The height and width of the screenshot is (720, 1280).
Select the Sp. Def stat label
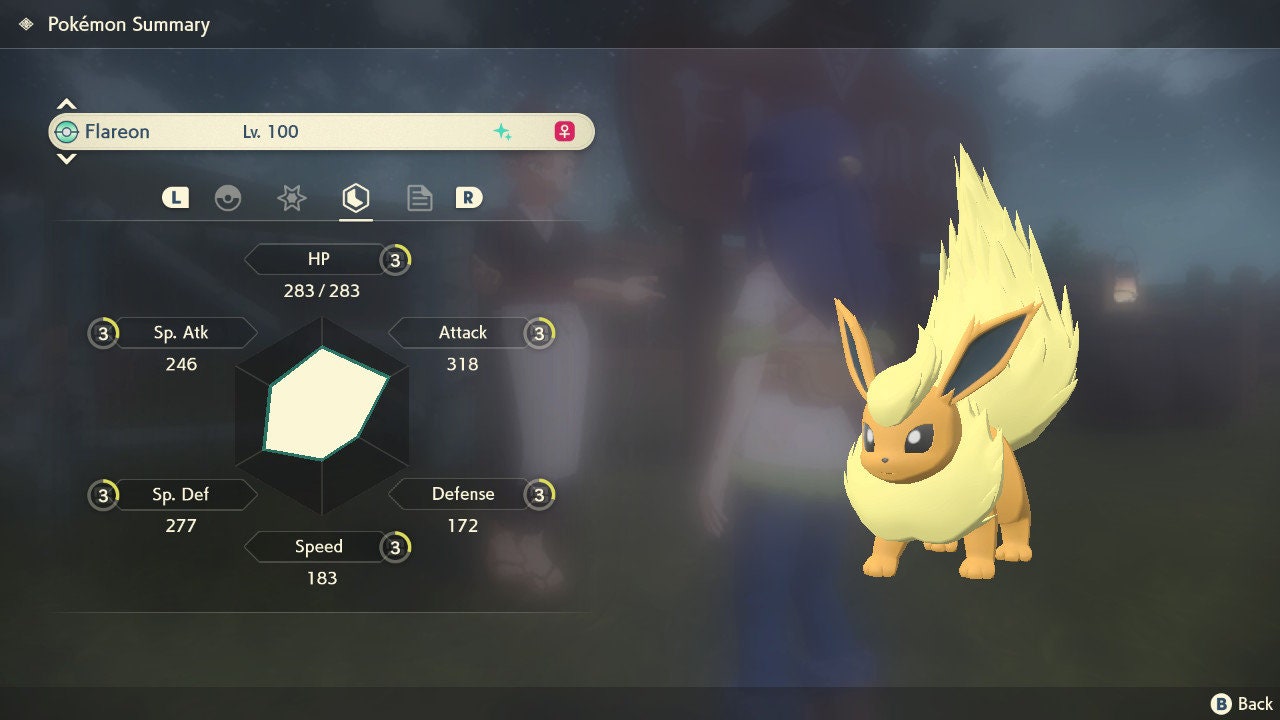coord(181,494)
